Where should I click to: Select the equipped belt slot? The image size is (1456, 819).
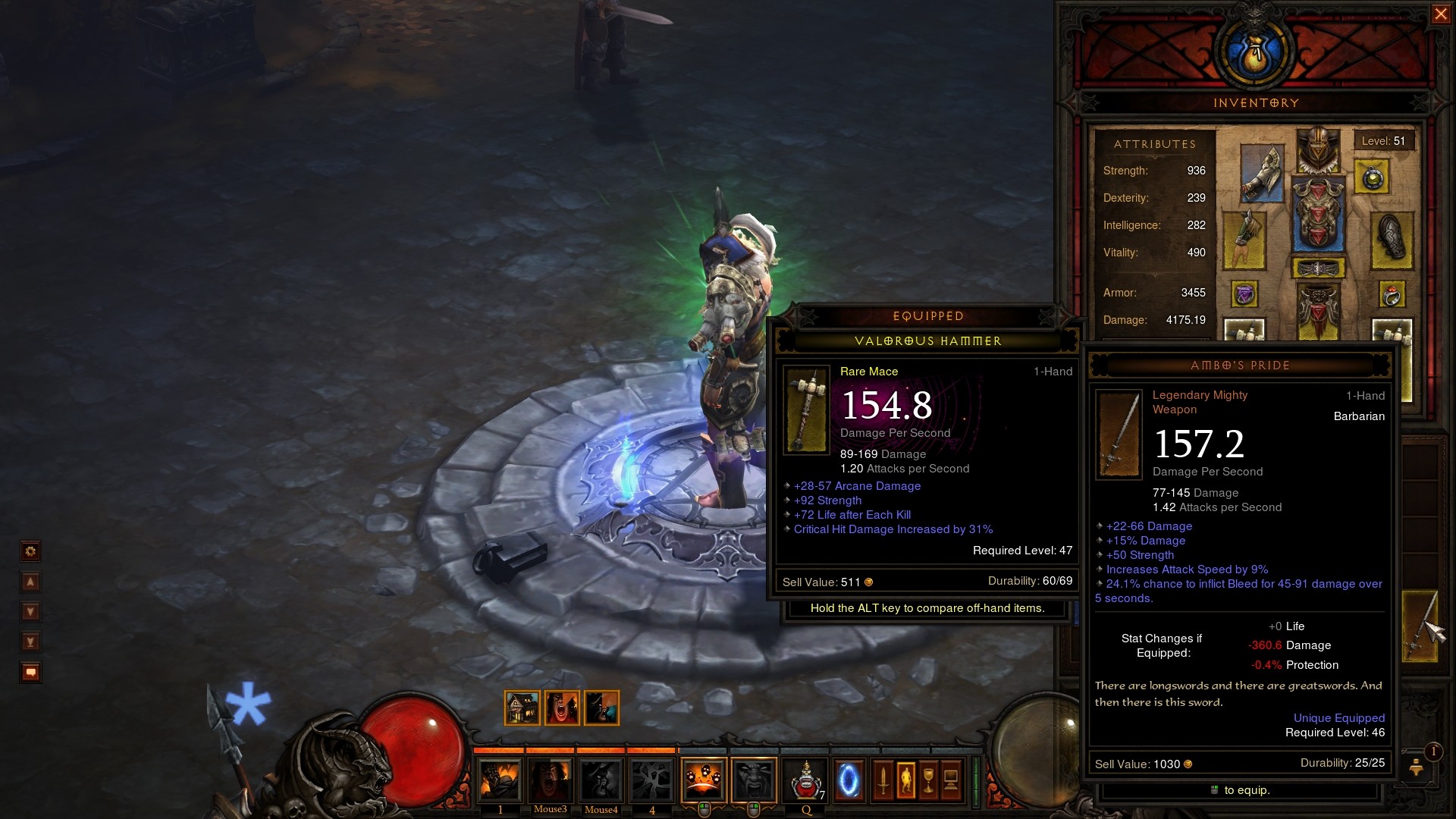tap(1318, 268)
